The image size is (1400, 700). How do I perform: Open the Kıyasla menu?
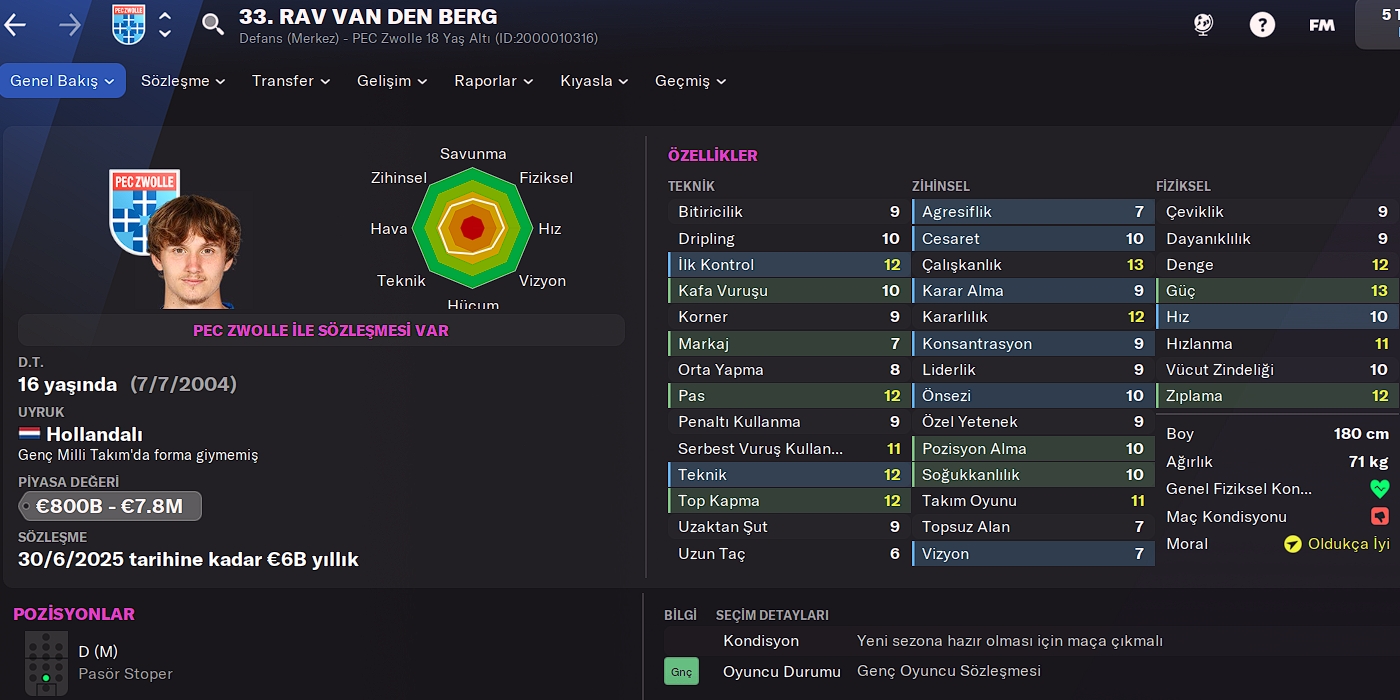[x=594, y=81]
